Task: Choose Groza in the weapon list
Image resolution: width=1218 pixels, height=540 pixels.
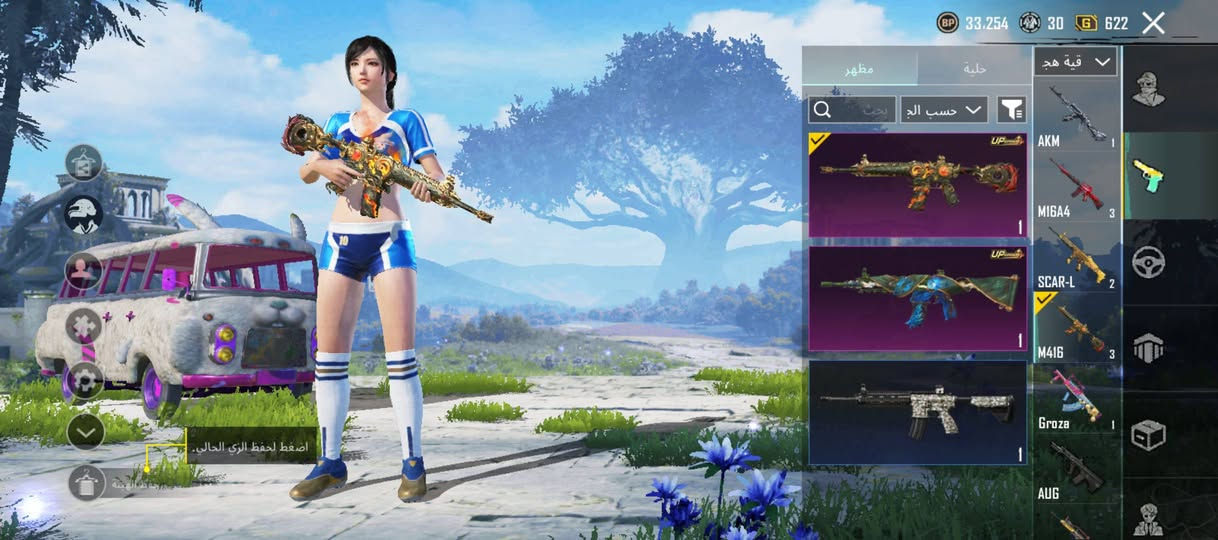Action: click(1076, 399)
